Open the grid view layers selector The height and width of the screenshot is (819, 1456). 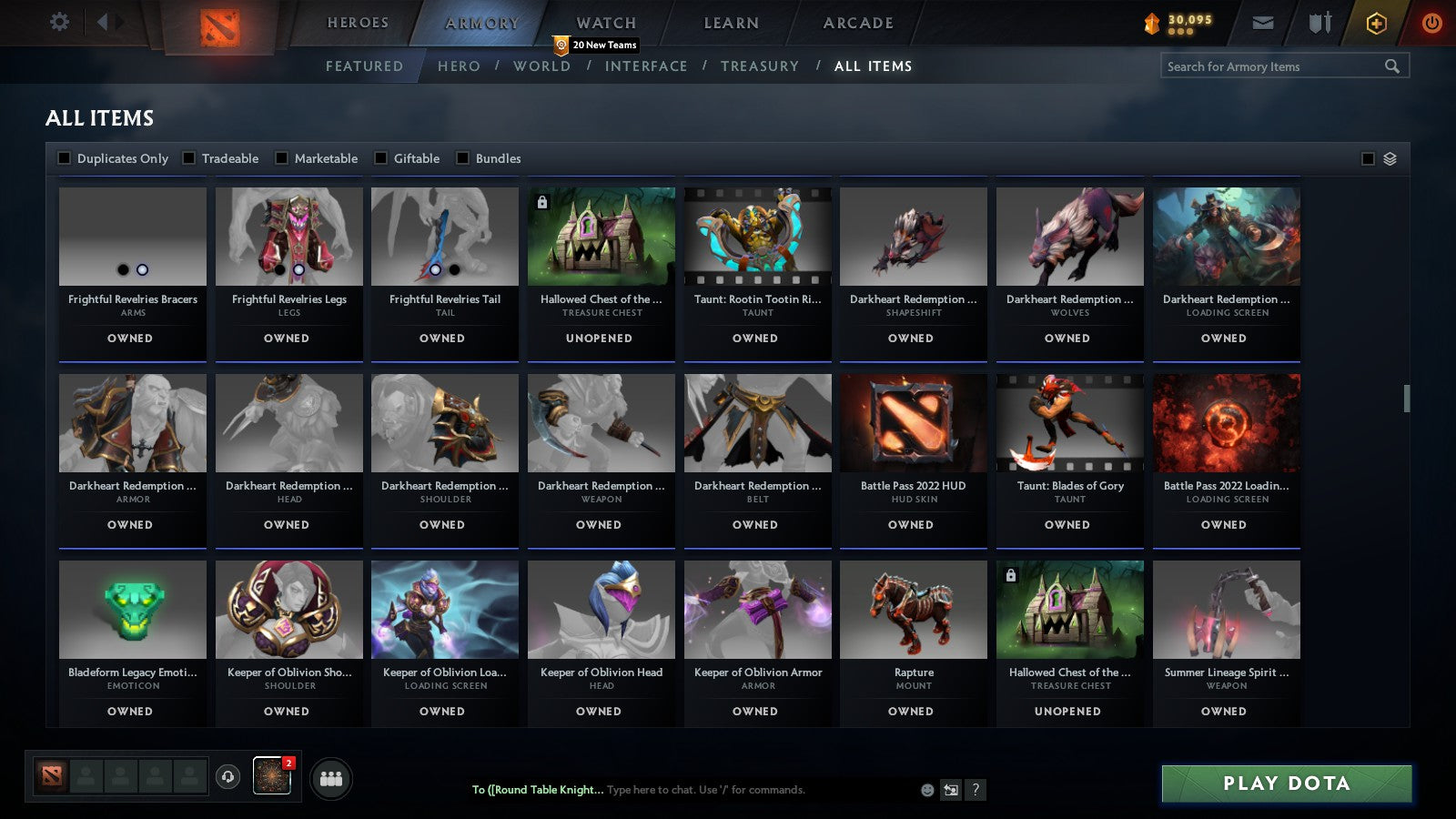click(1389, 157)
